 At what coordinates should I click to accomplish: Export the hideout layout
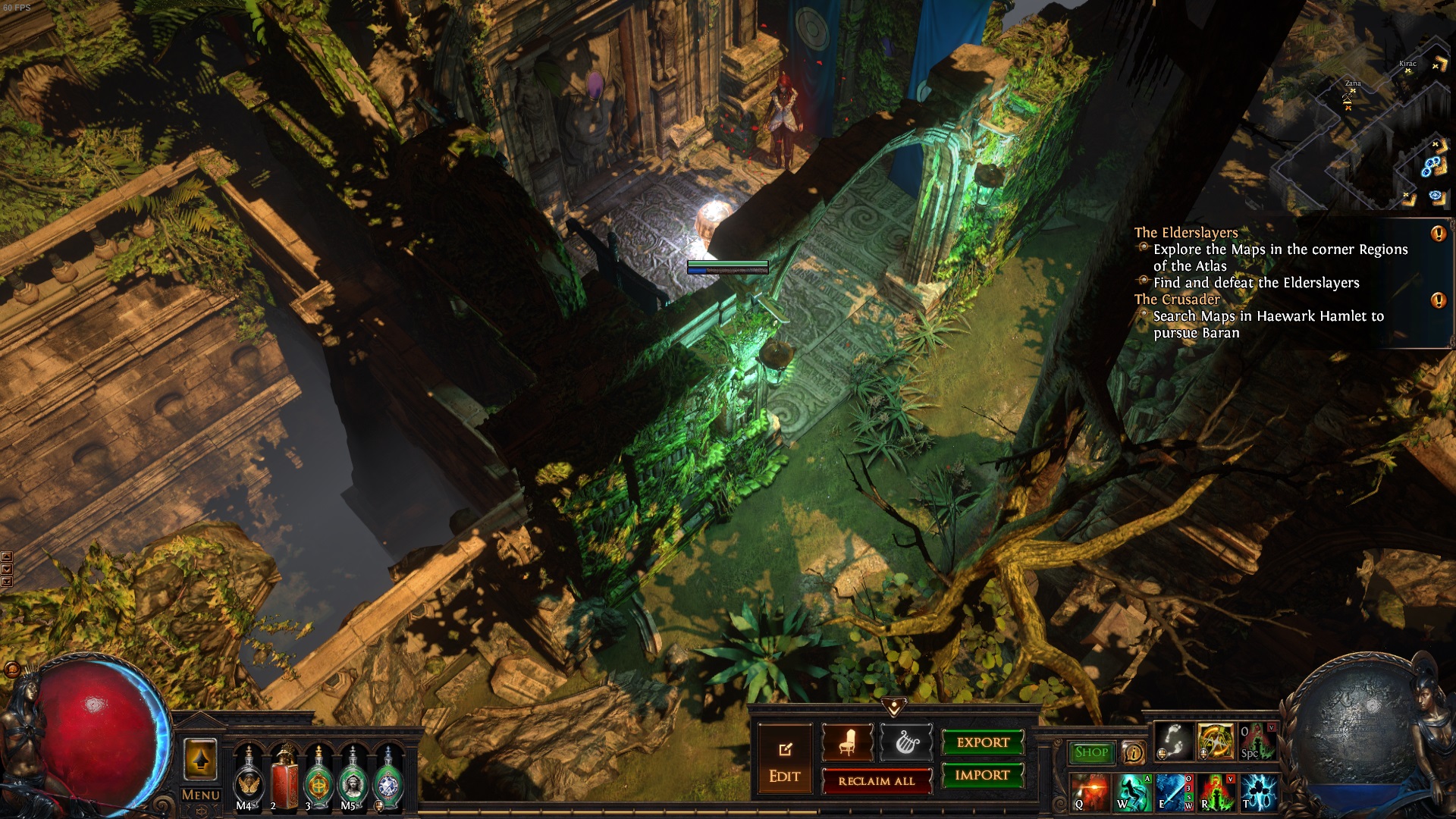[983, 742]
